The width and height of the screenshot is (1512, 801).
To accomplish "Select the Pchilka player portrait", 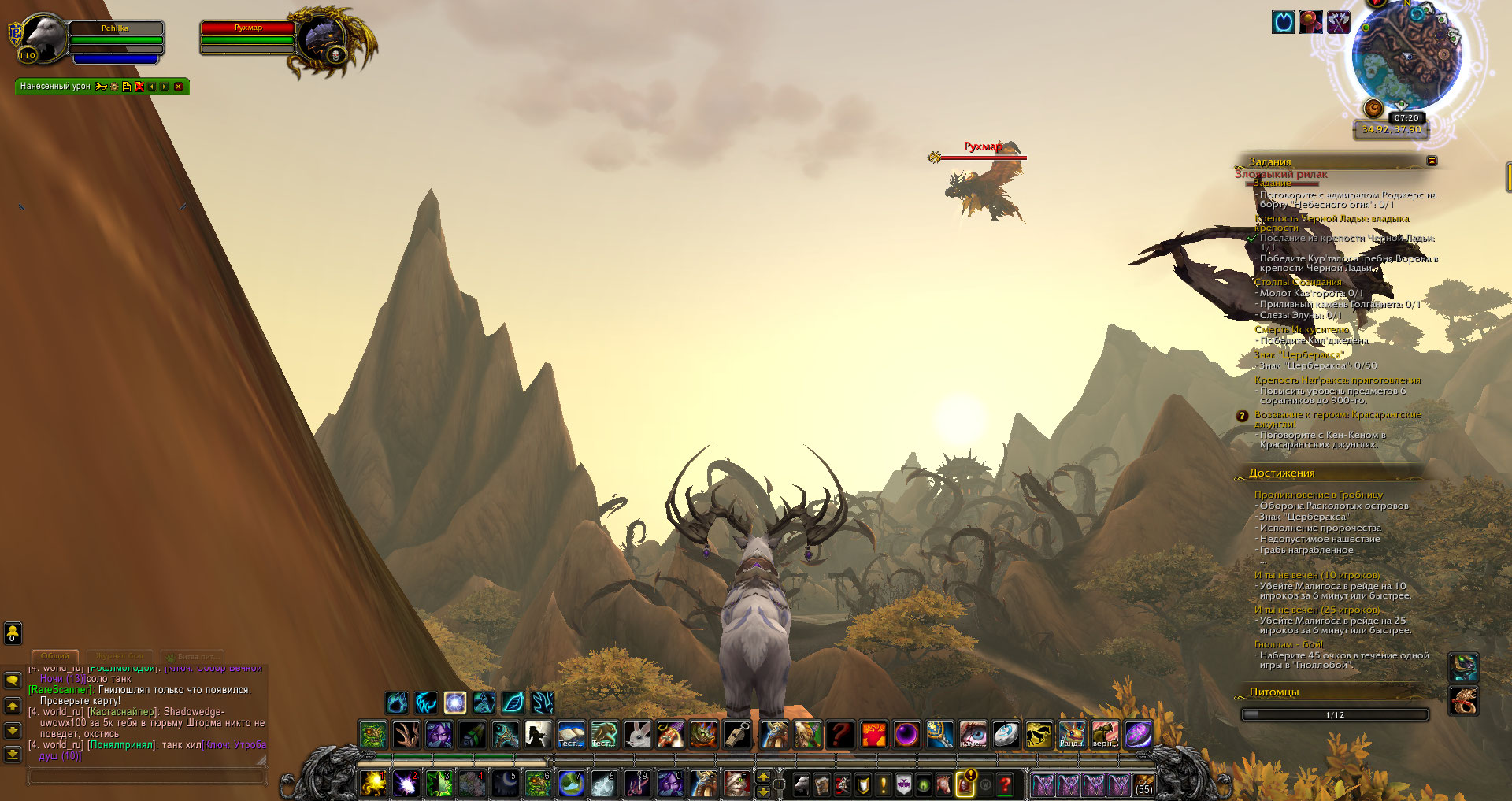I will point(43,37).
